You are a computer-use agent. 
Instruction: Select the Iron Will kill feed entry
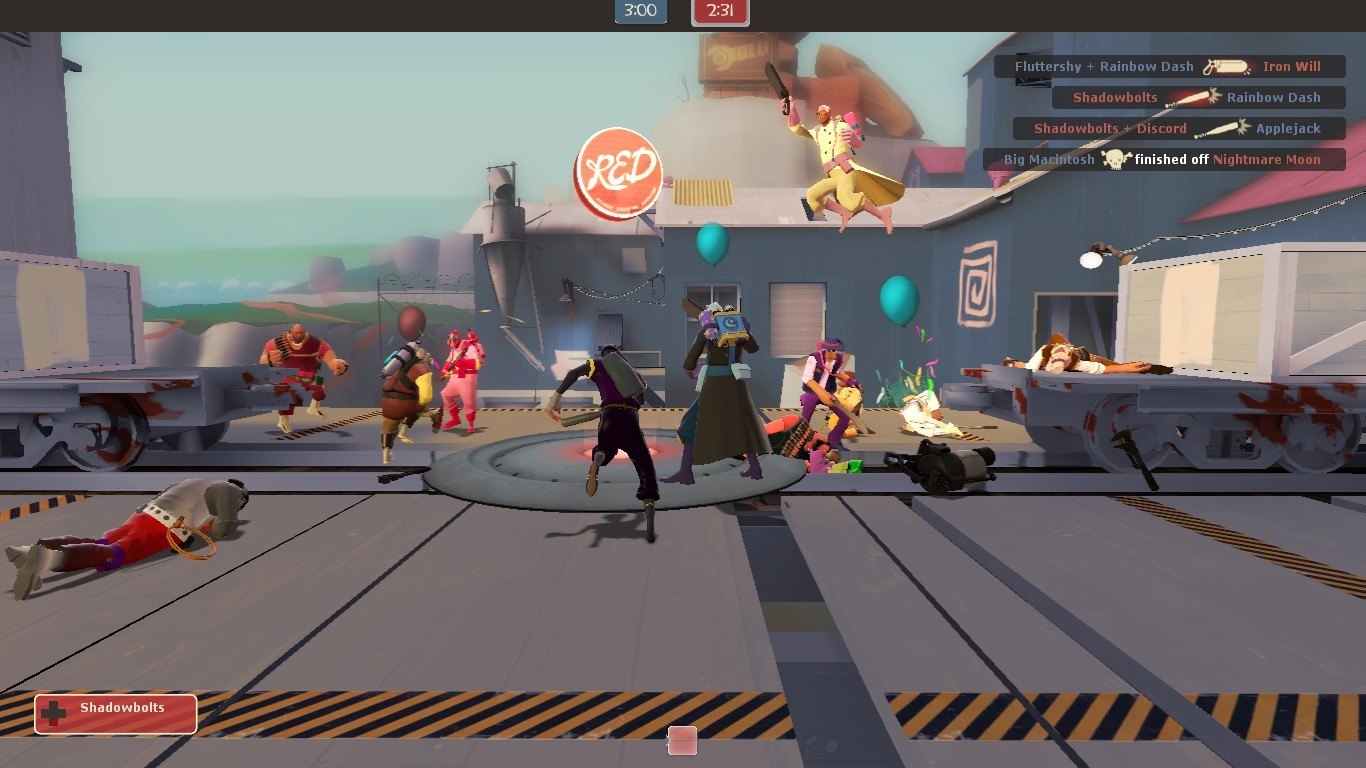[x=1169, y=67]
